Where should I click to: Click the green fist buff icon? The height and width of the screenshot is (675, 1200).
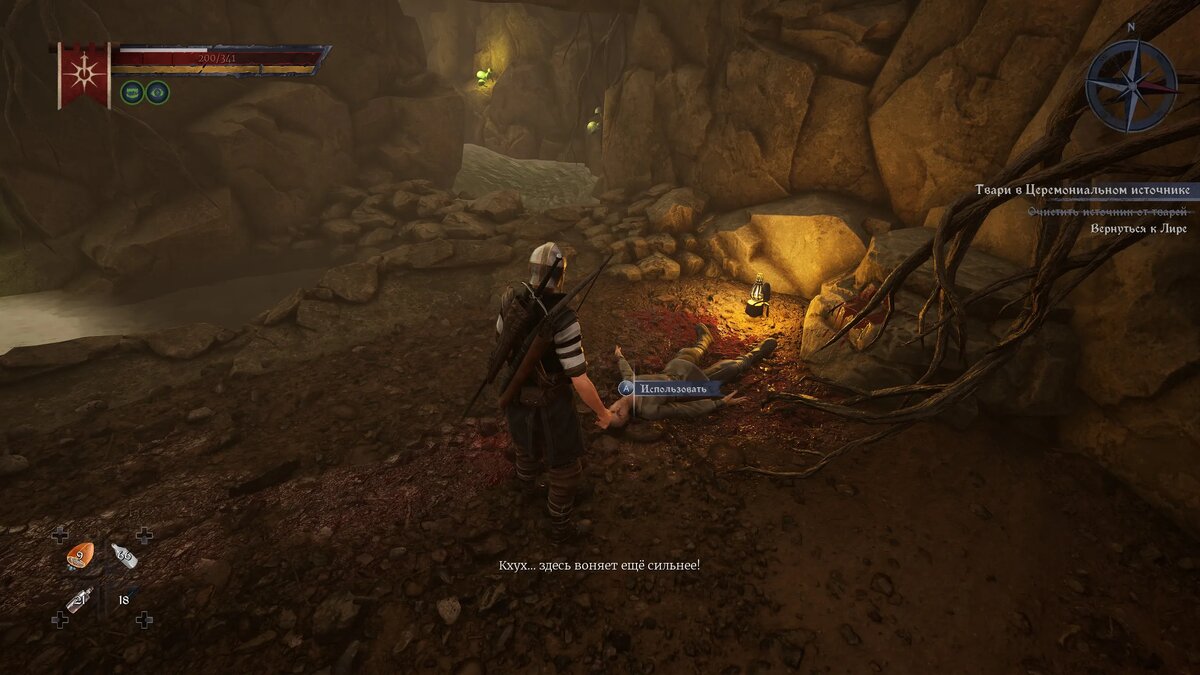pos(132,93)
